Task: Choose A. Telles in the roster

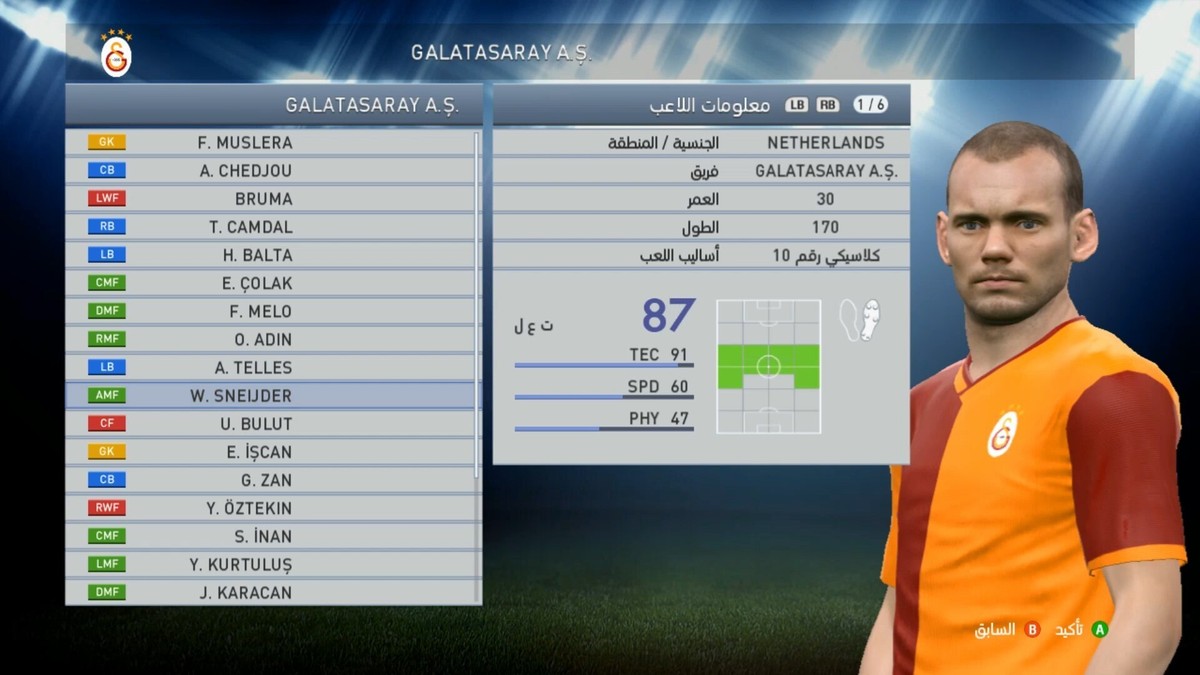Action: coord(253,367)
